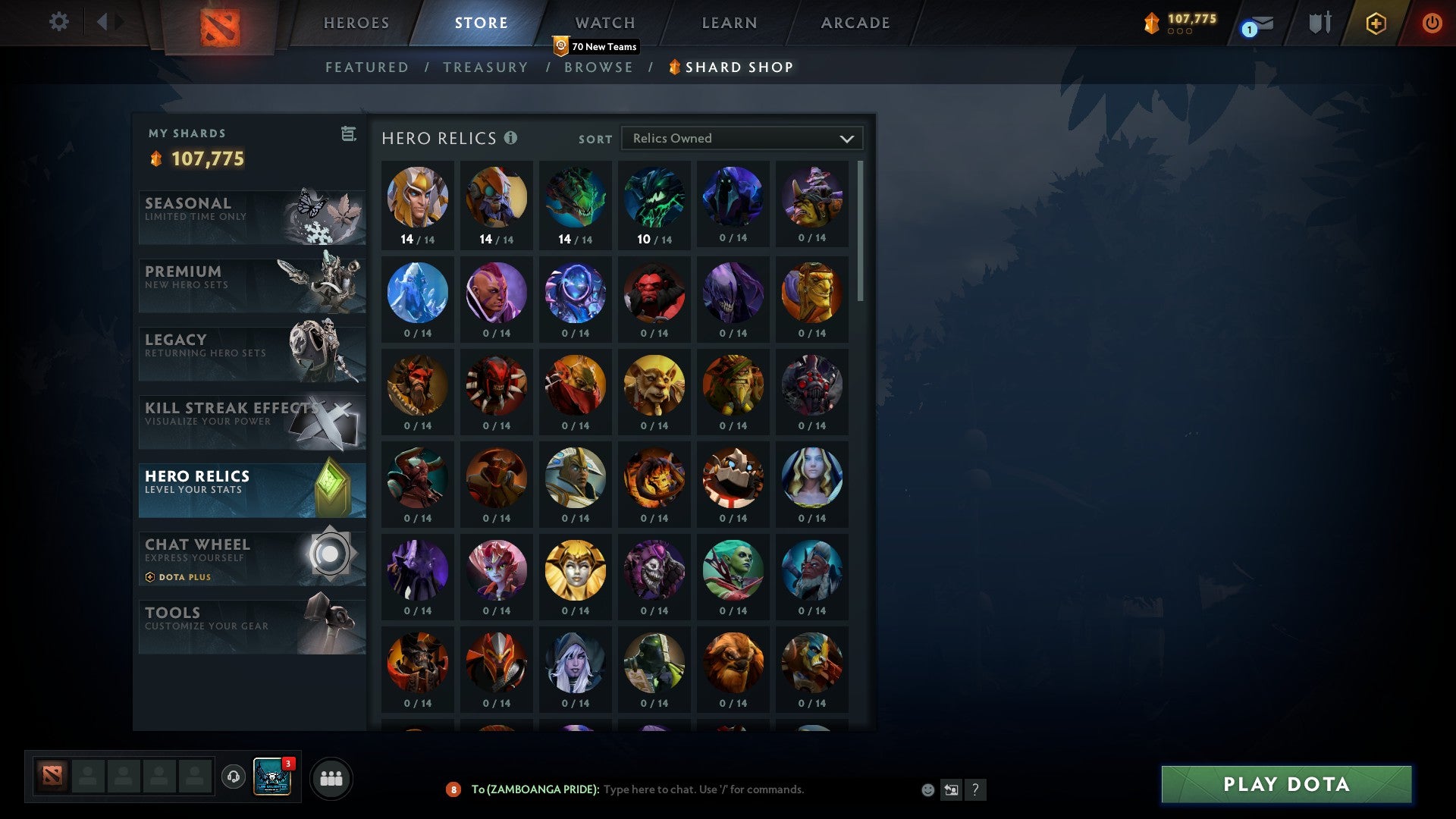Expand the Seasonal category panel
This screenshot has height=819, width=1456.
[253, 217]
